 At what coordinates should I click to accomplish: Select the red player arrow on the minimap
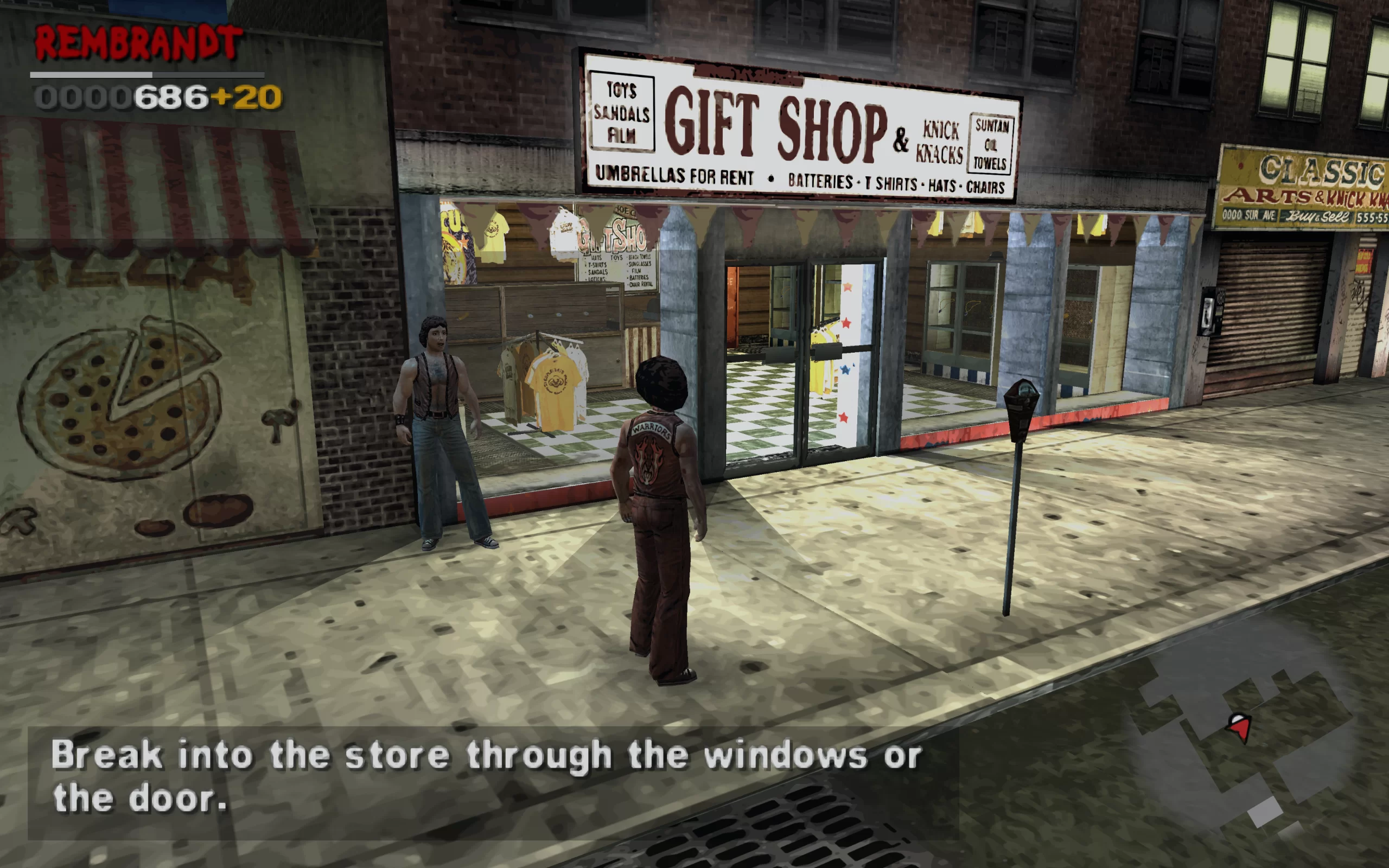[1239, 727]
